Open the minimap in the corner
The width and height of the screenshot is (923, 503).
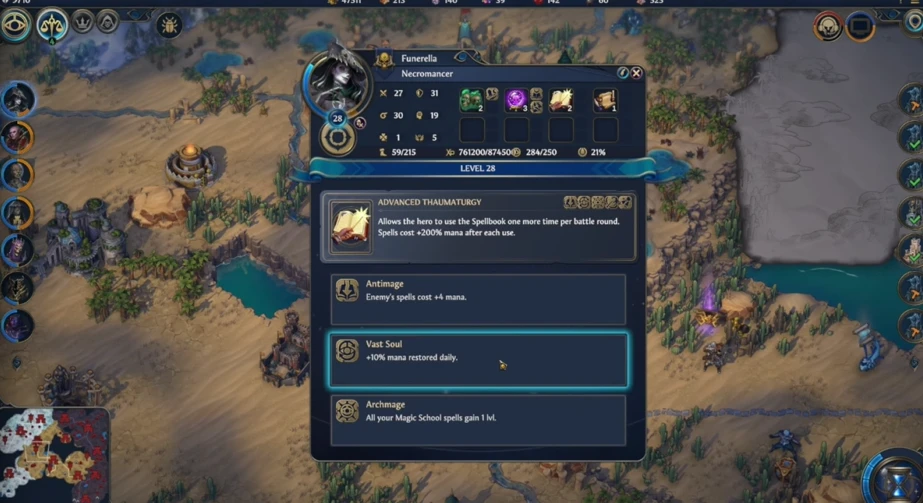(53, 455)
